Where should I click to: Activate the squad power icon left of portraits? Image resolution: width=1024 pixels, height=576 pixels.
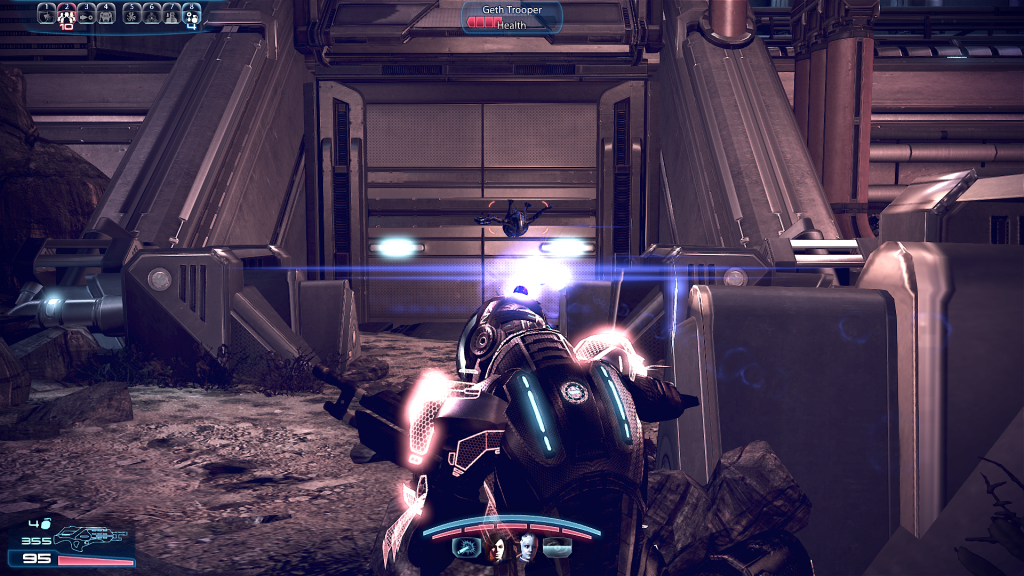466,547
